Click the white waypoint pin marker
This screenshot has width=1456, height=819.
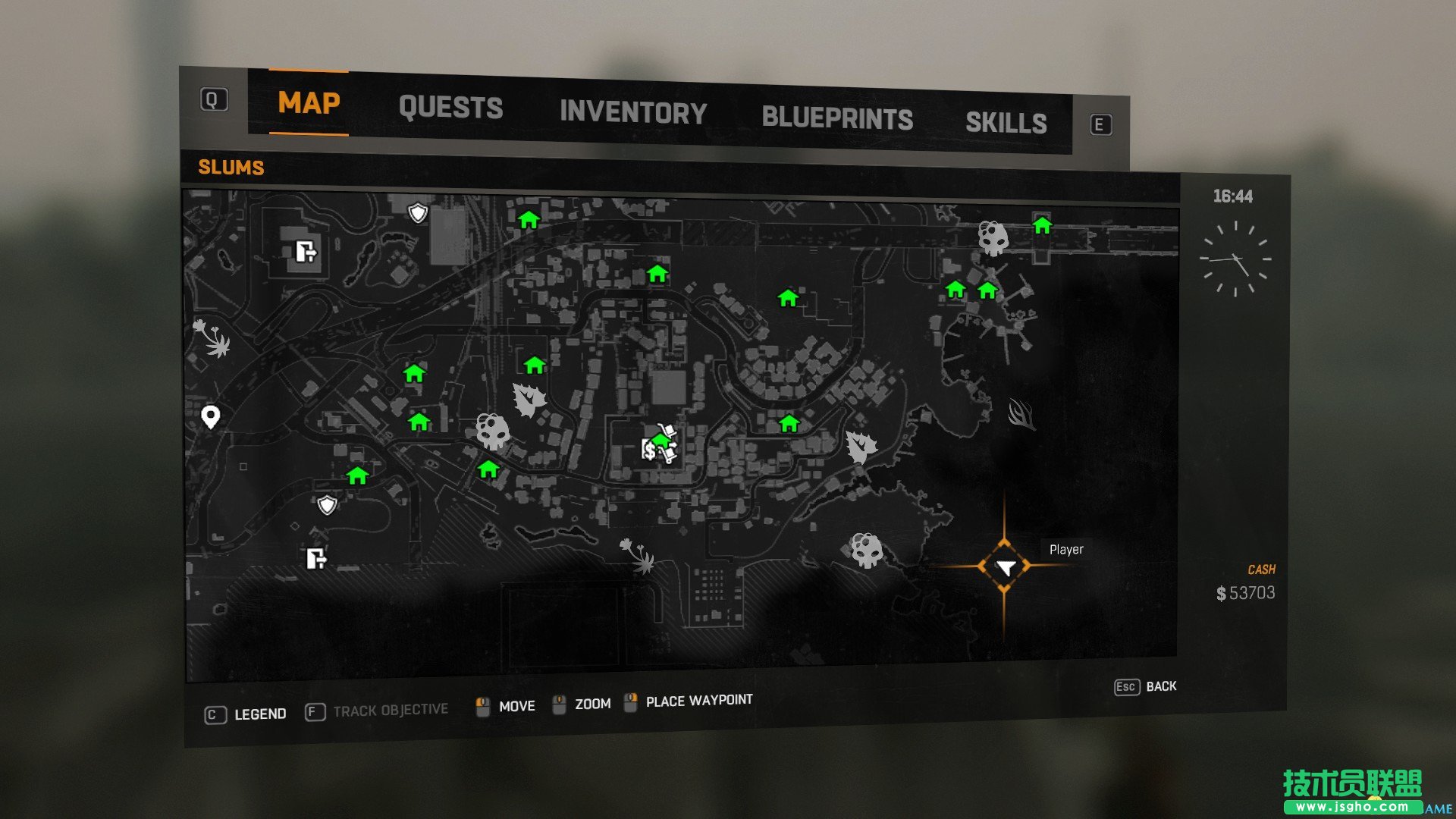click(x=211, y=416)
